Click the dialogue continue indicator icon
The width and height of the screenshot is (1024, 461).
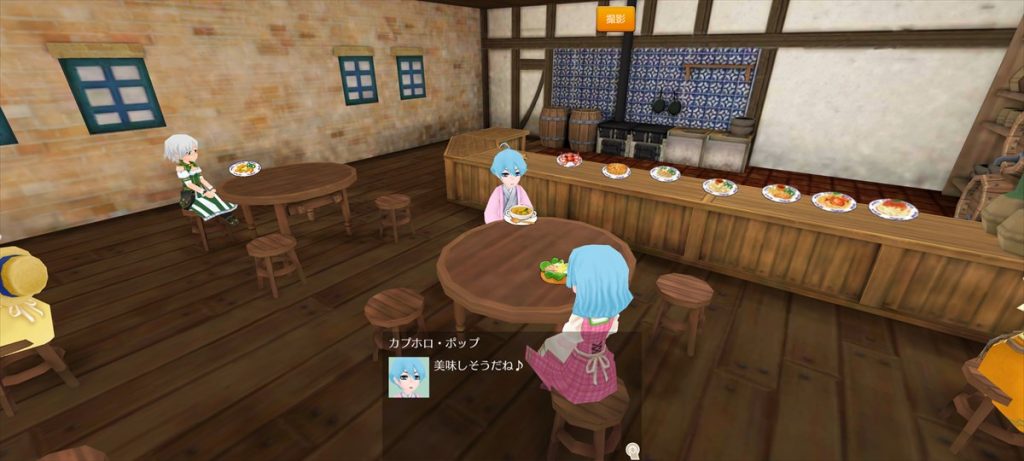(x=632, y=452)
